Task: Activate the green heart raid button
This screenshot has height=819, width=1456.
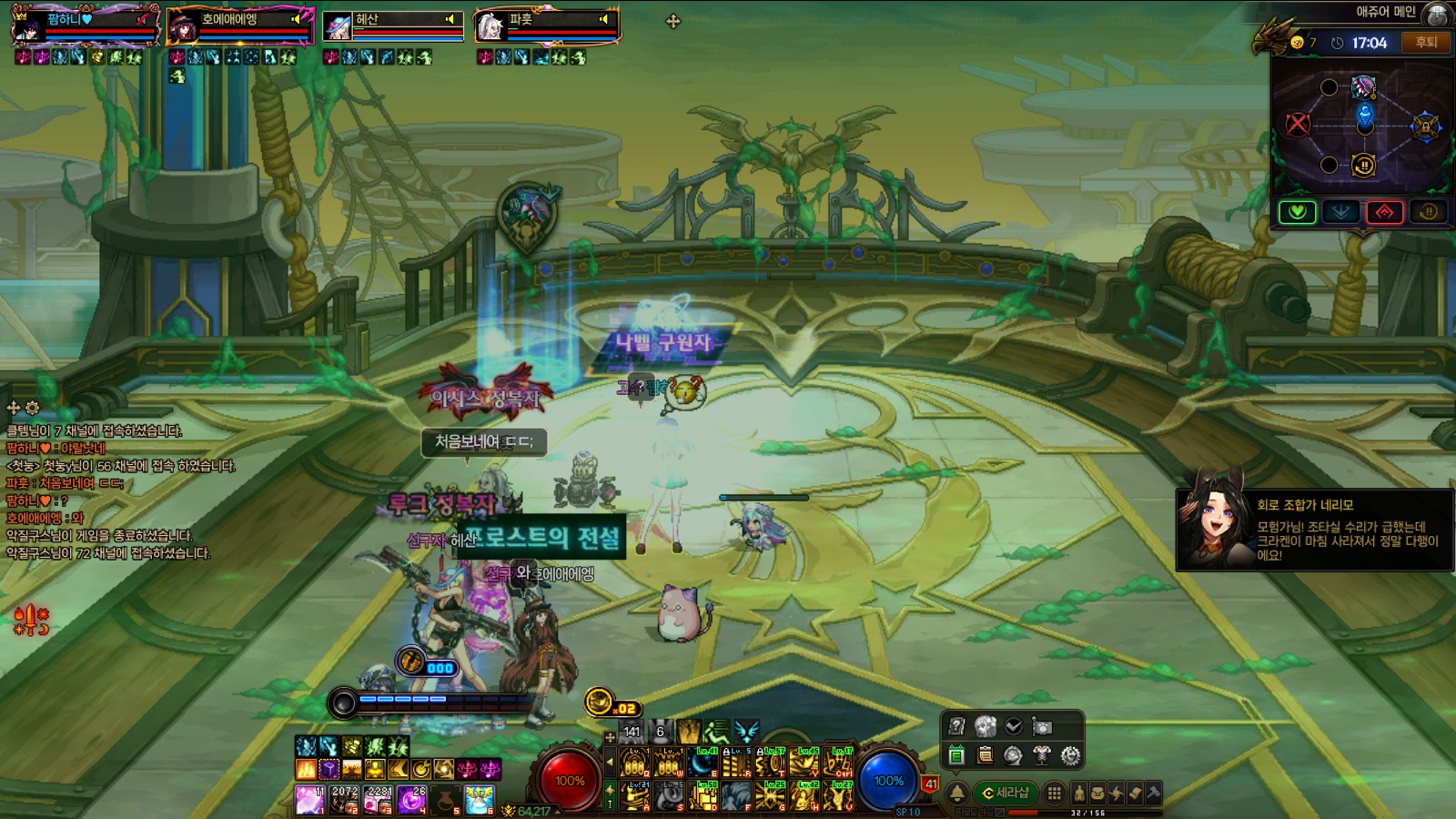Action: coord(1297,212)
